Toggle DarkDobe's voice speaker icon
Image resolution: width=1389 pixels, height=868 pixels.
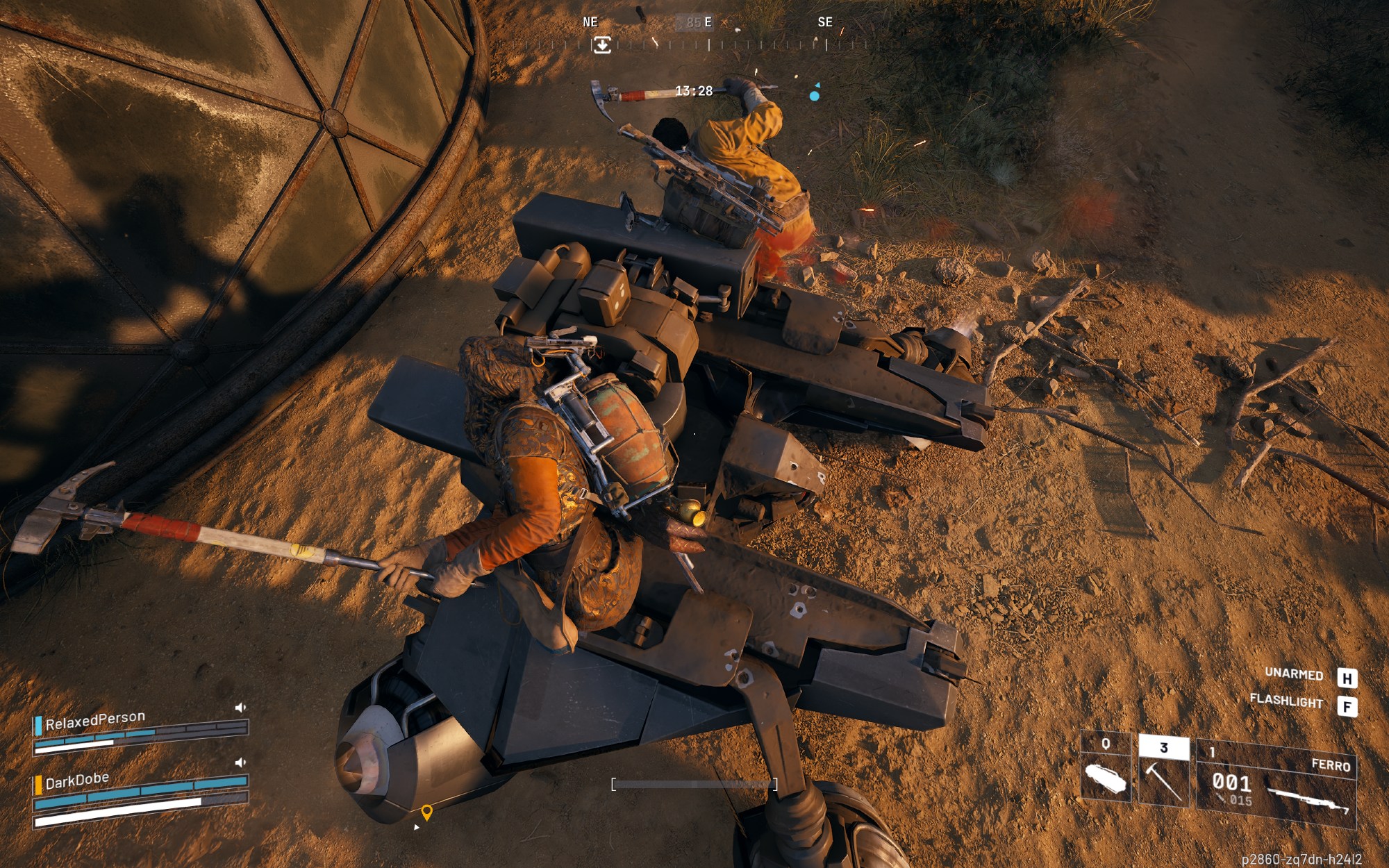click(x=240, y=762)
